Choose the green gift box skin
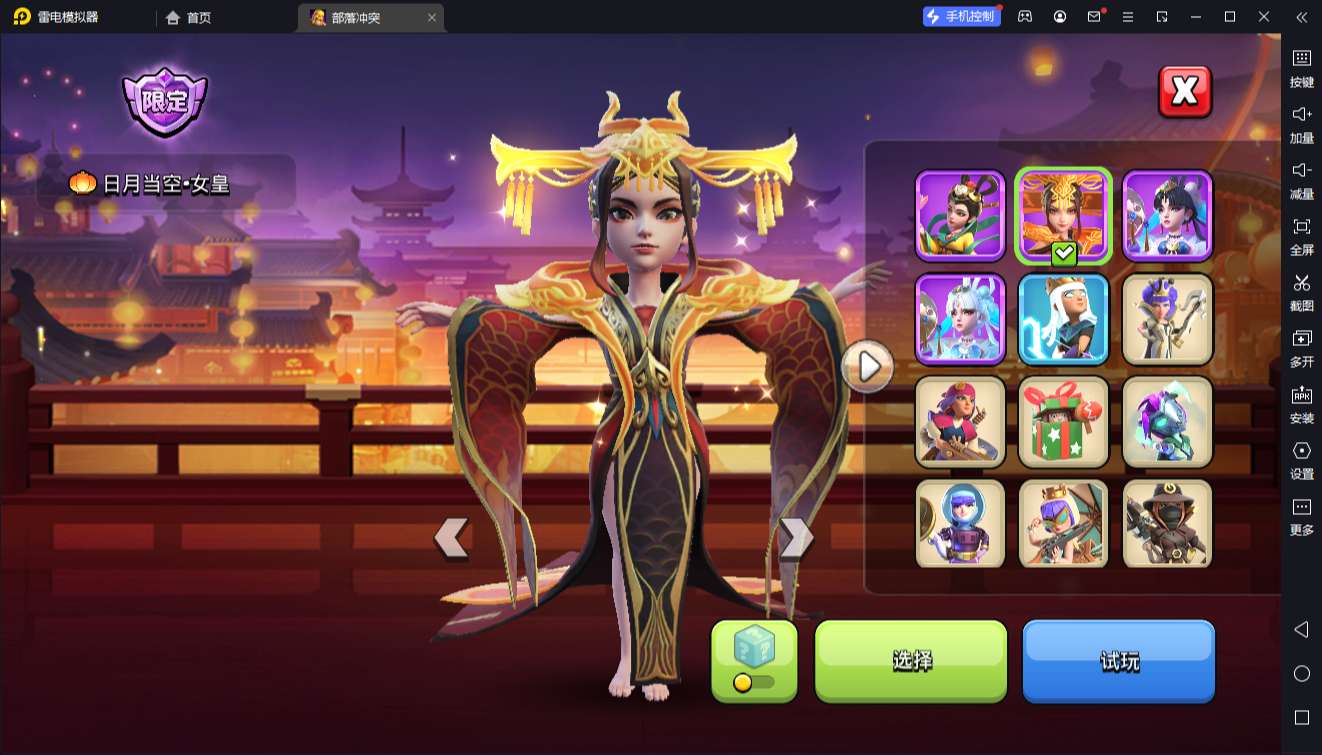This screenshot has height=755, width=1322. [1063, 422]
